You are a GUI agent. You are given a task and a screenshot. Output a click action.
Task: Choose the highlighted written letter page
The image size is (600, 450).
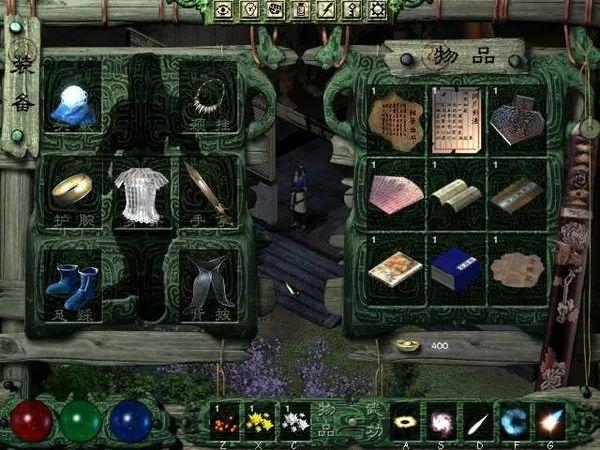pos(456,120)
